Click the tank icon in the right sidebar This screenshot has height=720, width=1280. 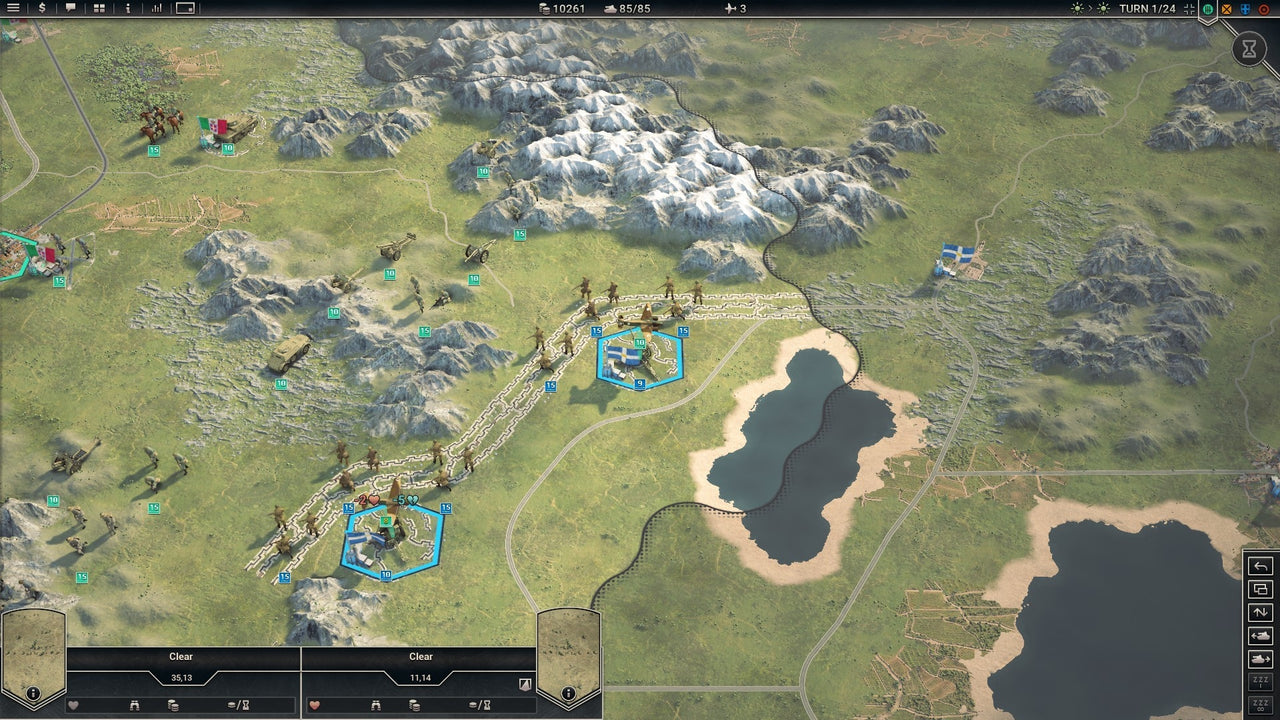pos(1261,636)
